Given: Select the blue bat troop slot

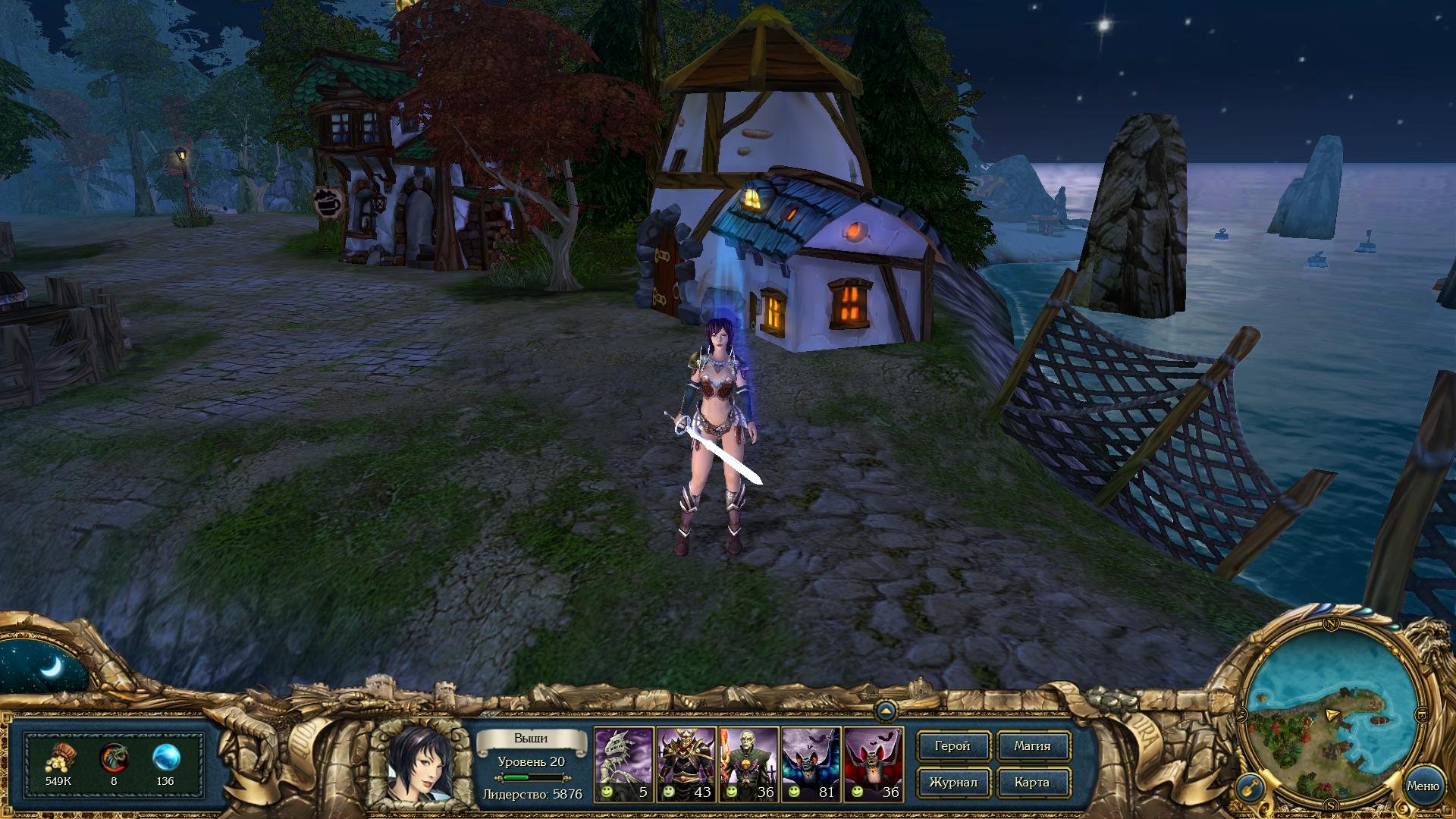Looking at the screenshot, I should point(811,764).
